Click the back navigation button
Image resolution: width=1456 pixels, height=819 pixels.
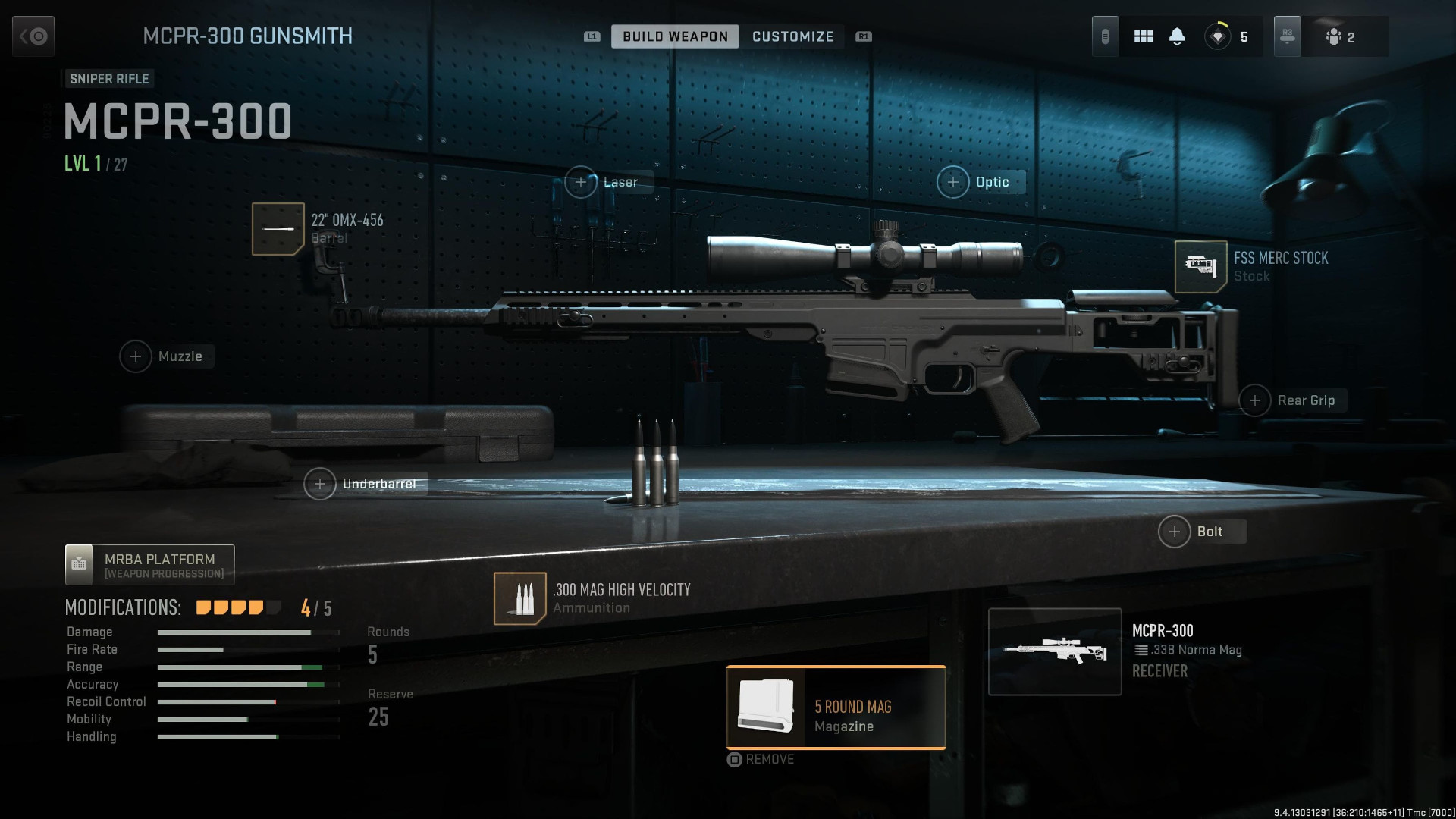(32, 36)
